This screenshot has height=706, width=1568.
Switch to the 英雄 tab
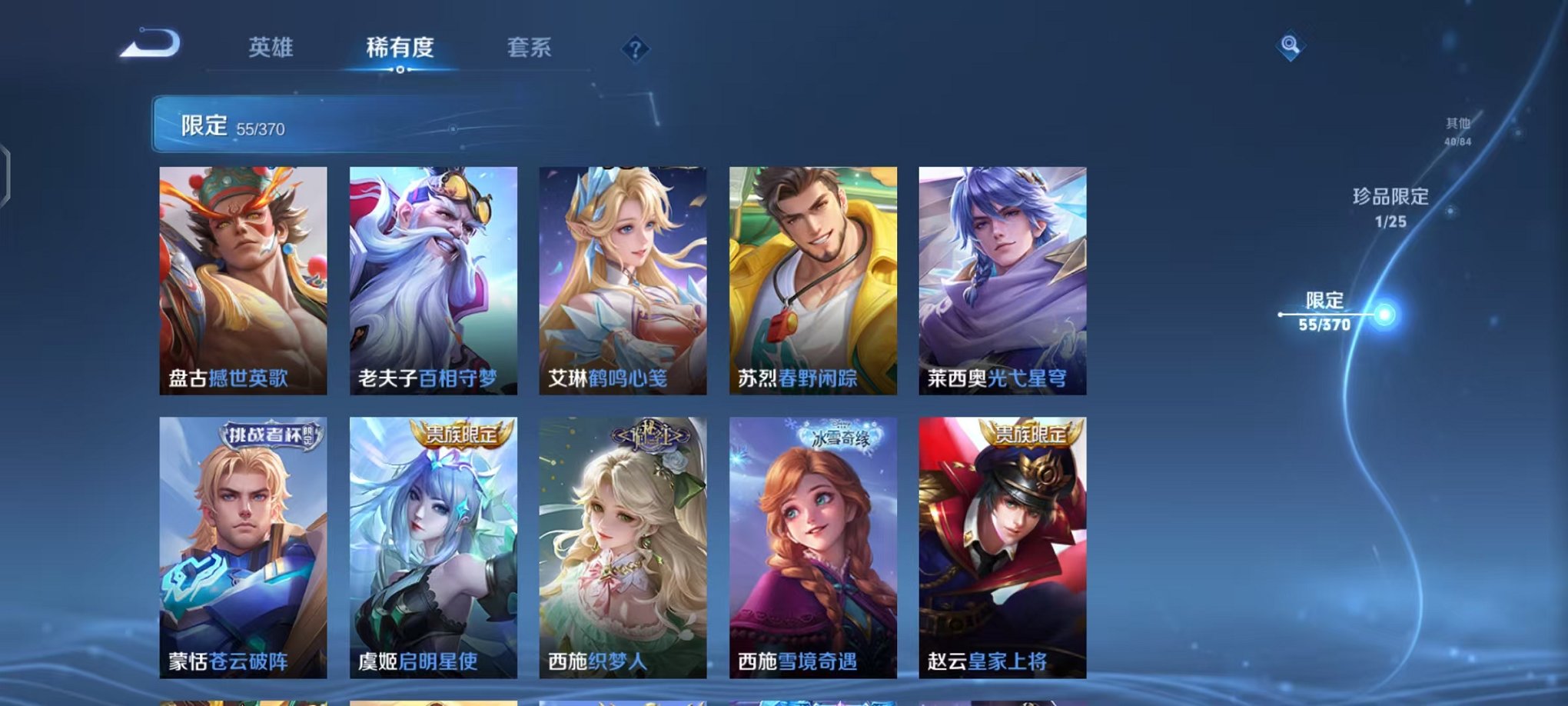(272, 48)
